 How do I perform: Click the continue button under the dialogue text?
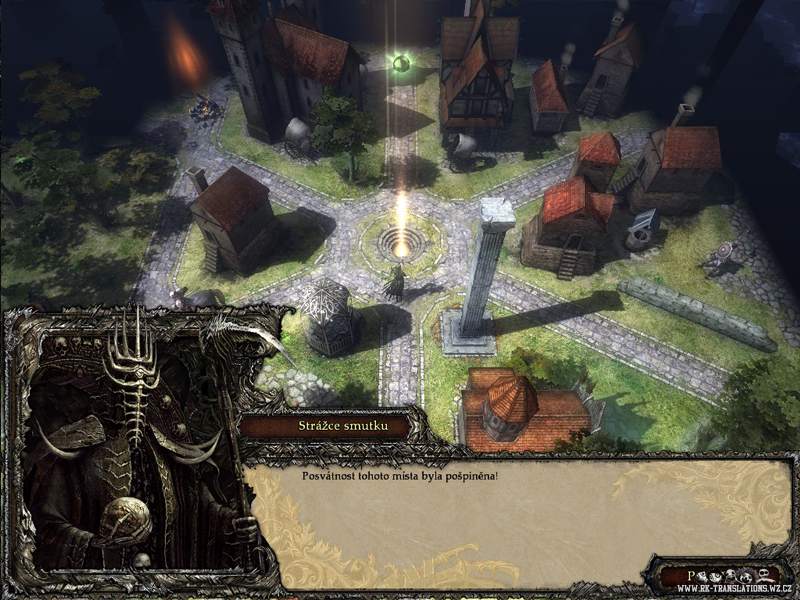(718, 576)
